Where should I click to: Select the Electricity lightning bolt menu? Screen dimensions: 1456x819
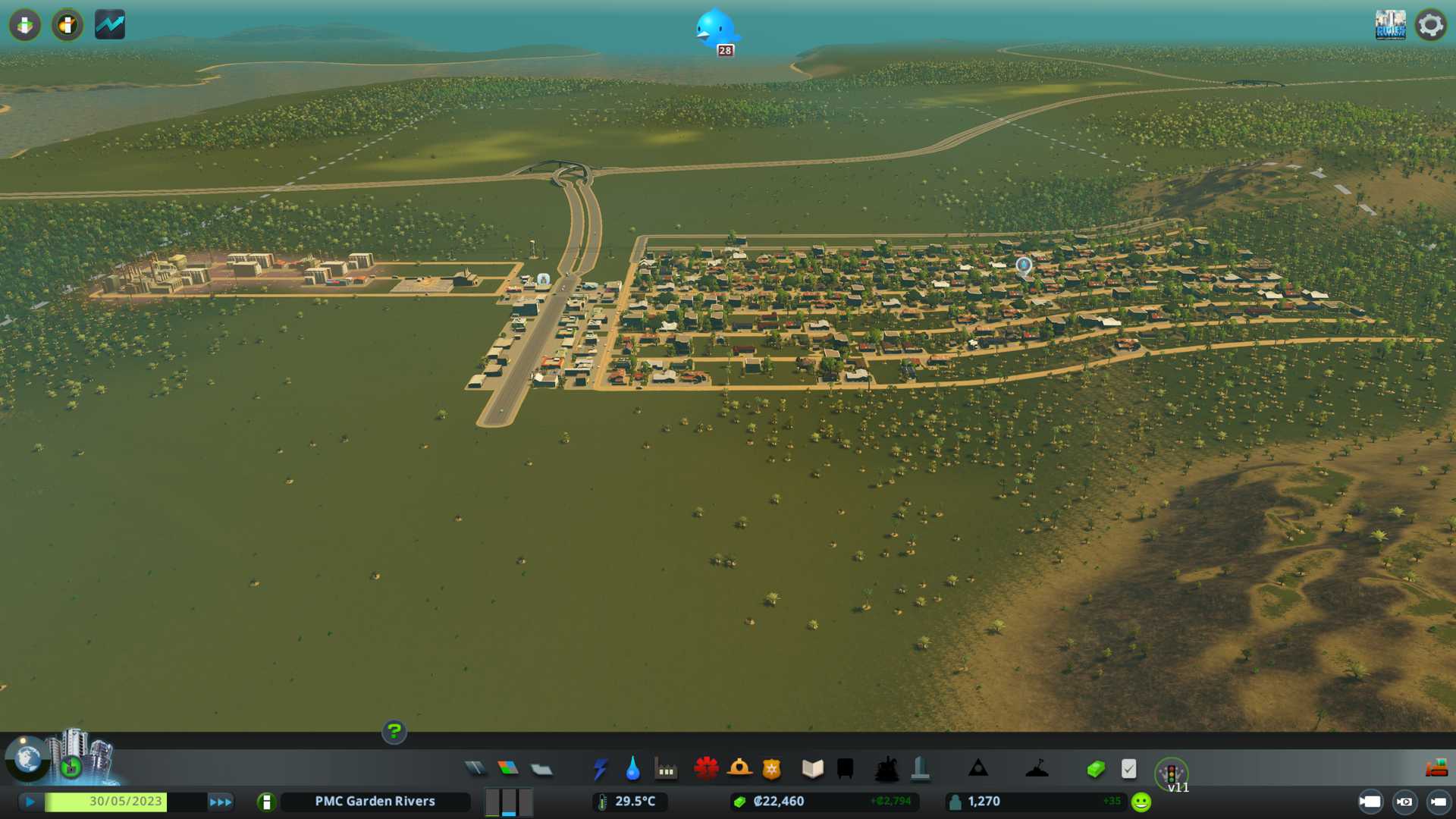click(600, 769)
